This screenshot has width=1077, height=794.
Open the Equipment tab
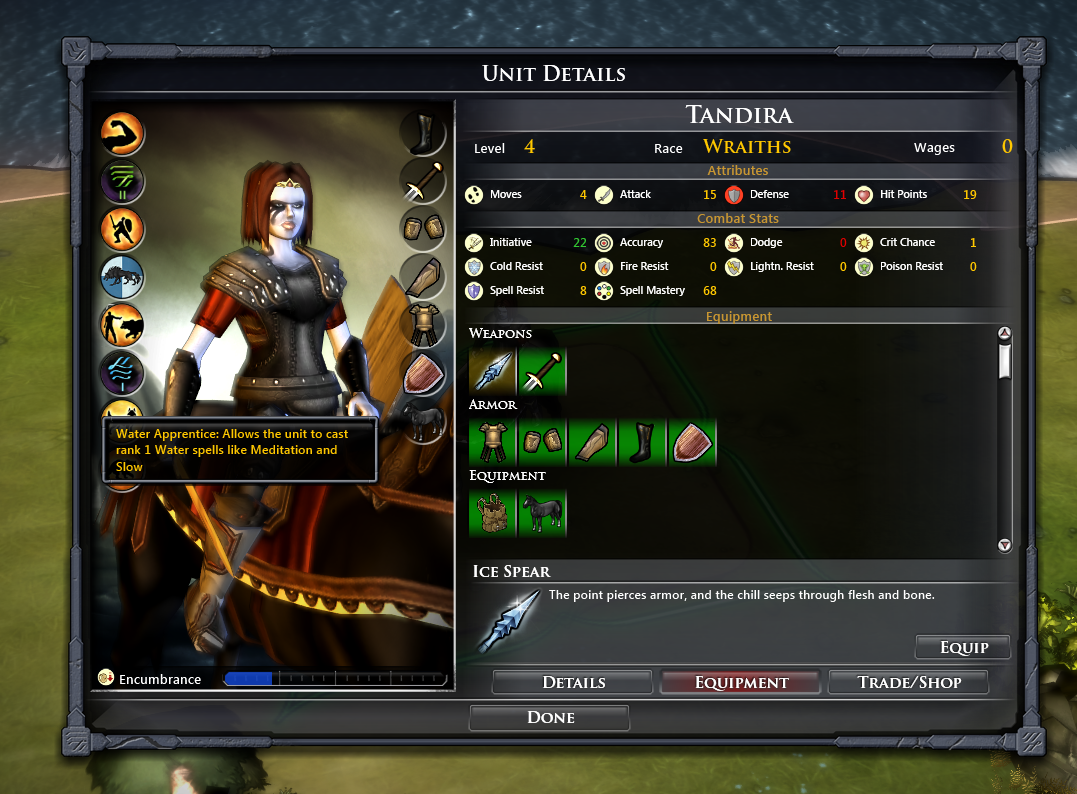(741, 683)
